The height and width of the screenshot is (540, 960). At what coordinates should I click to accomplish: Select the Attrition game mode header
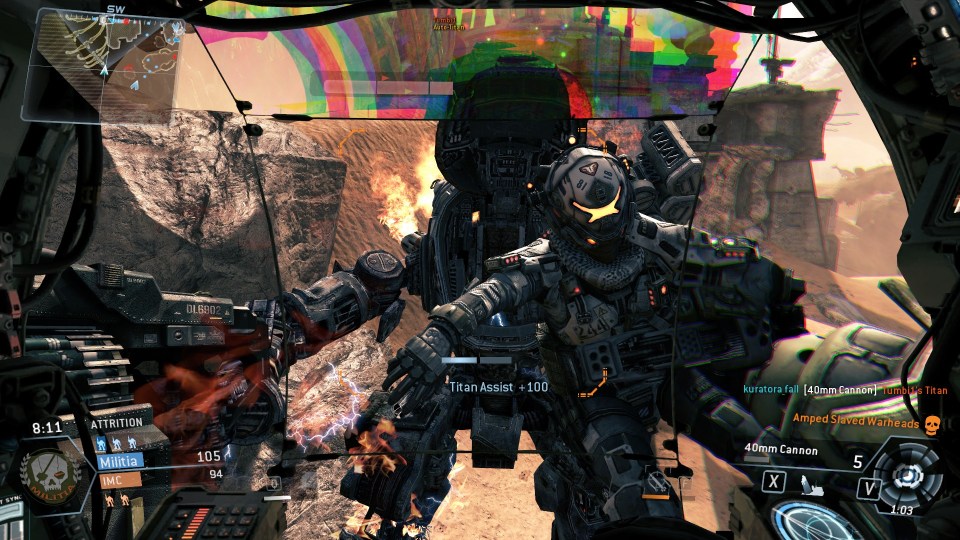point(117,423)
